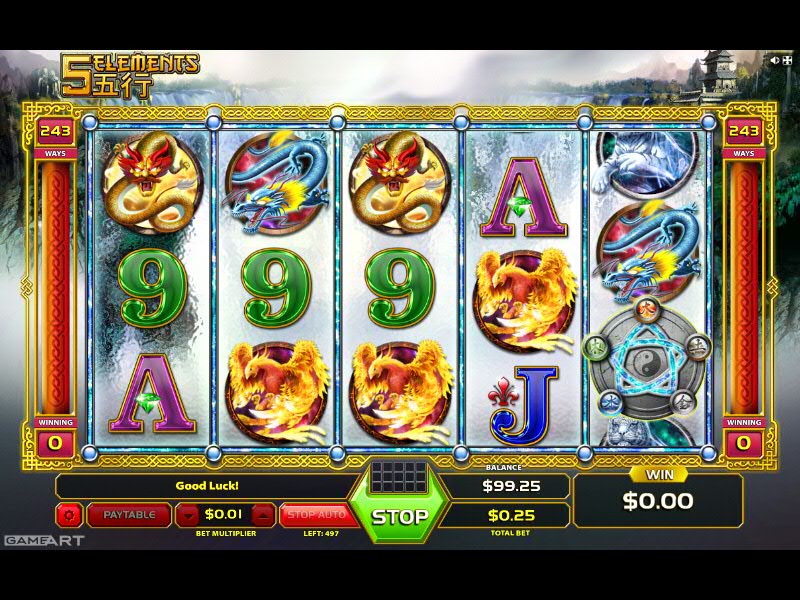Viewport: 800px width, 600px height.
Task: Increase the bet multiplier
Action: (x=262, y=515)
